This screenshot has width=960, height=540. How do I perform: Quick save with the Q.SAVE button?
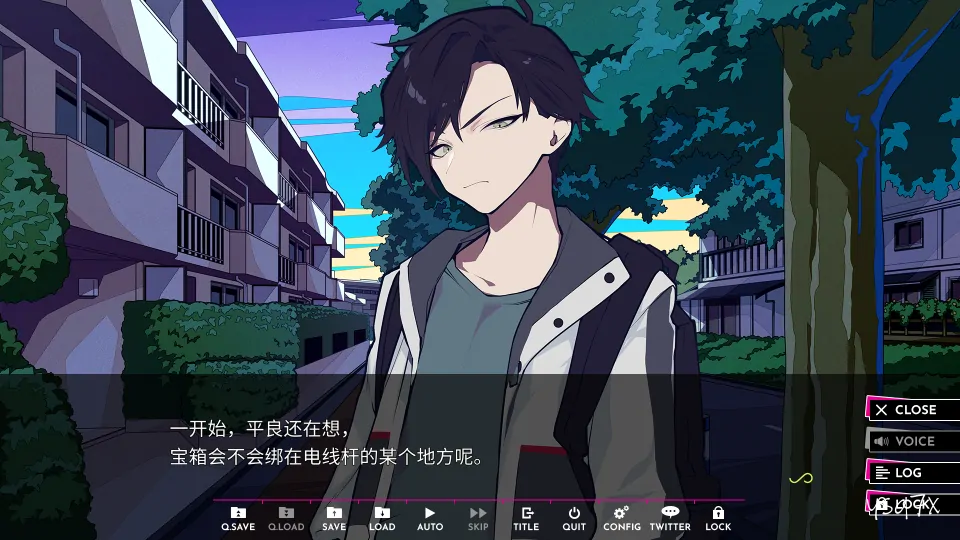click(238, 518)
